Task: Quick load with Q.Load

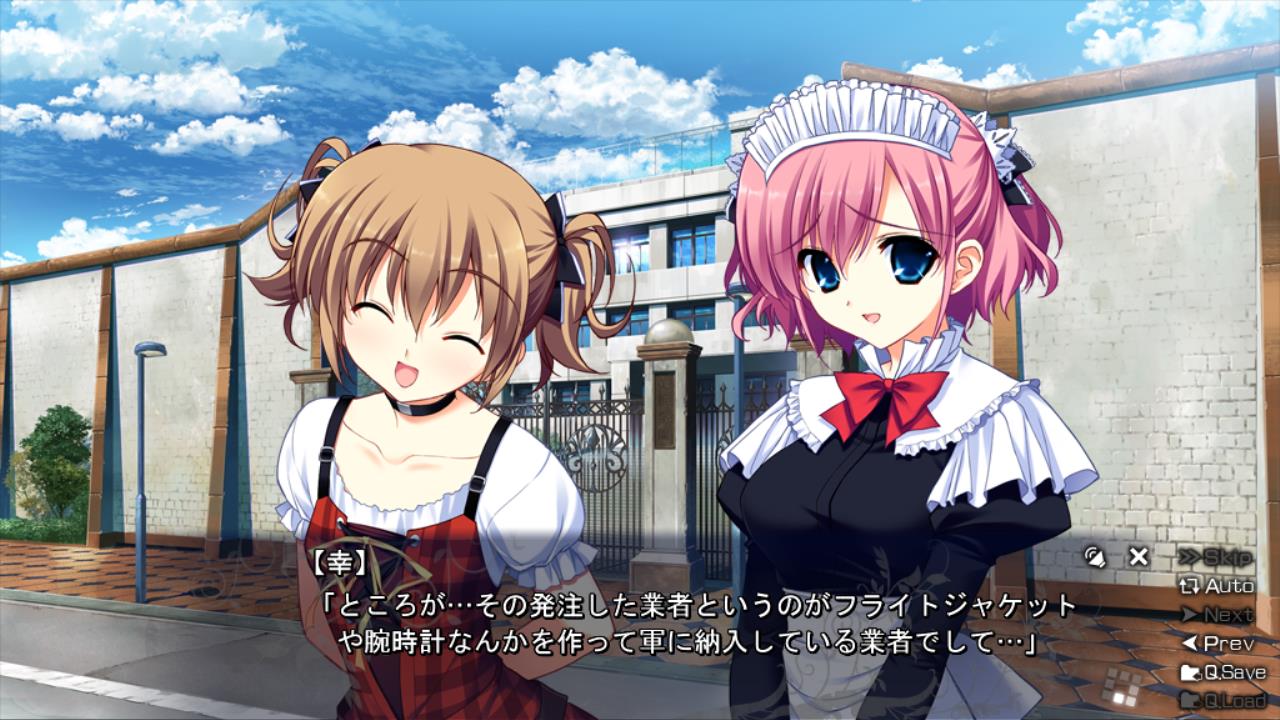Action: [1222, 700]
